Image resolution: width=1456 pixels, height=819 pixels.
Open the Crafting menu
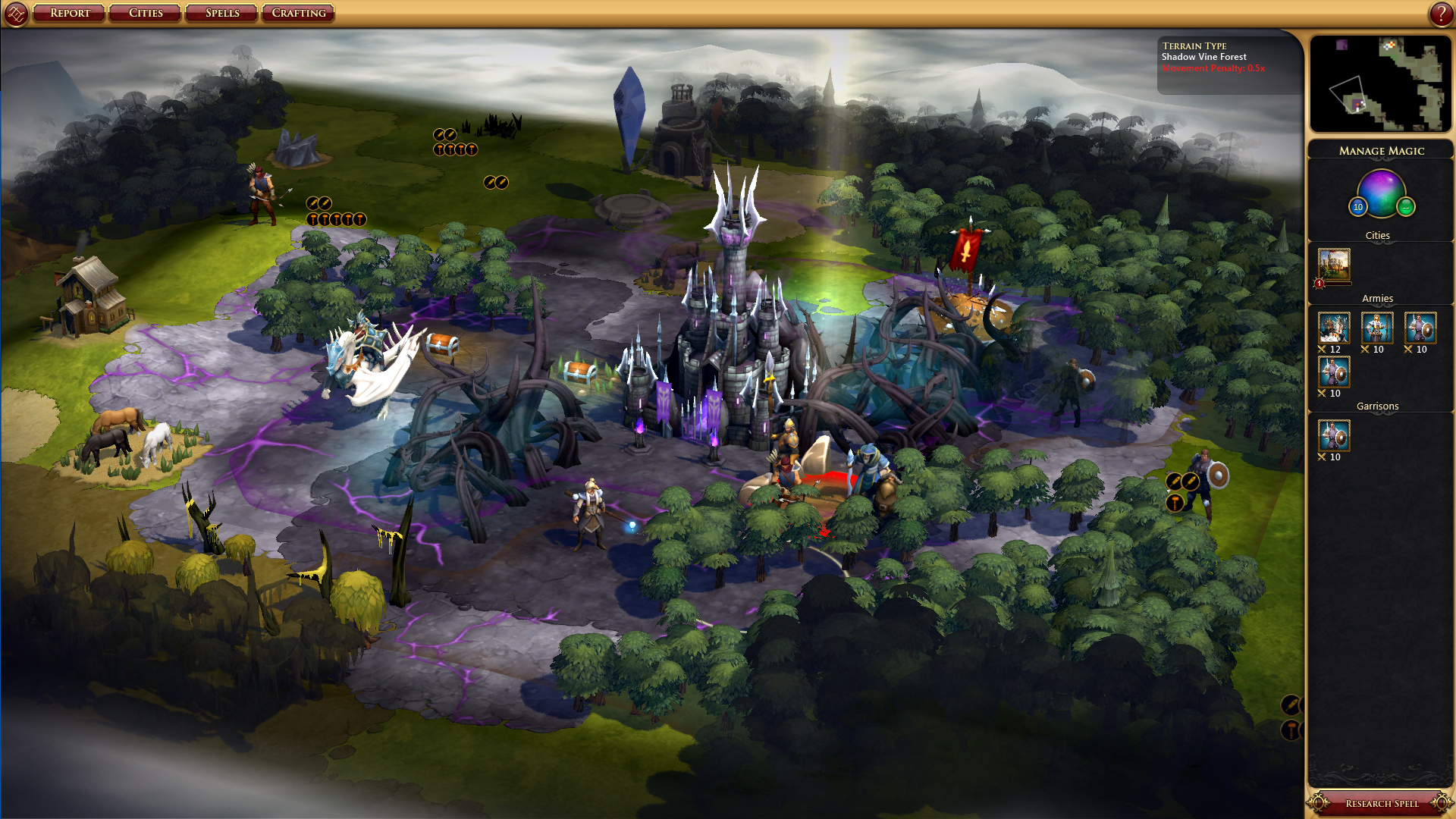pyautogui.click(x=299, y=13)
